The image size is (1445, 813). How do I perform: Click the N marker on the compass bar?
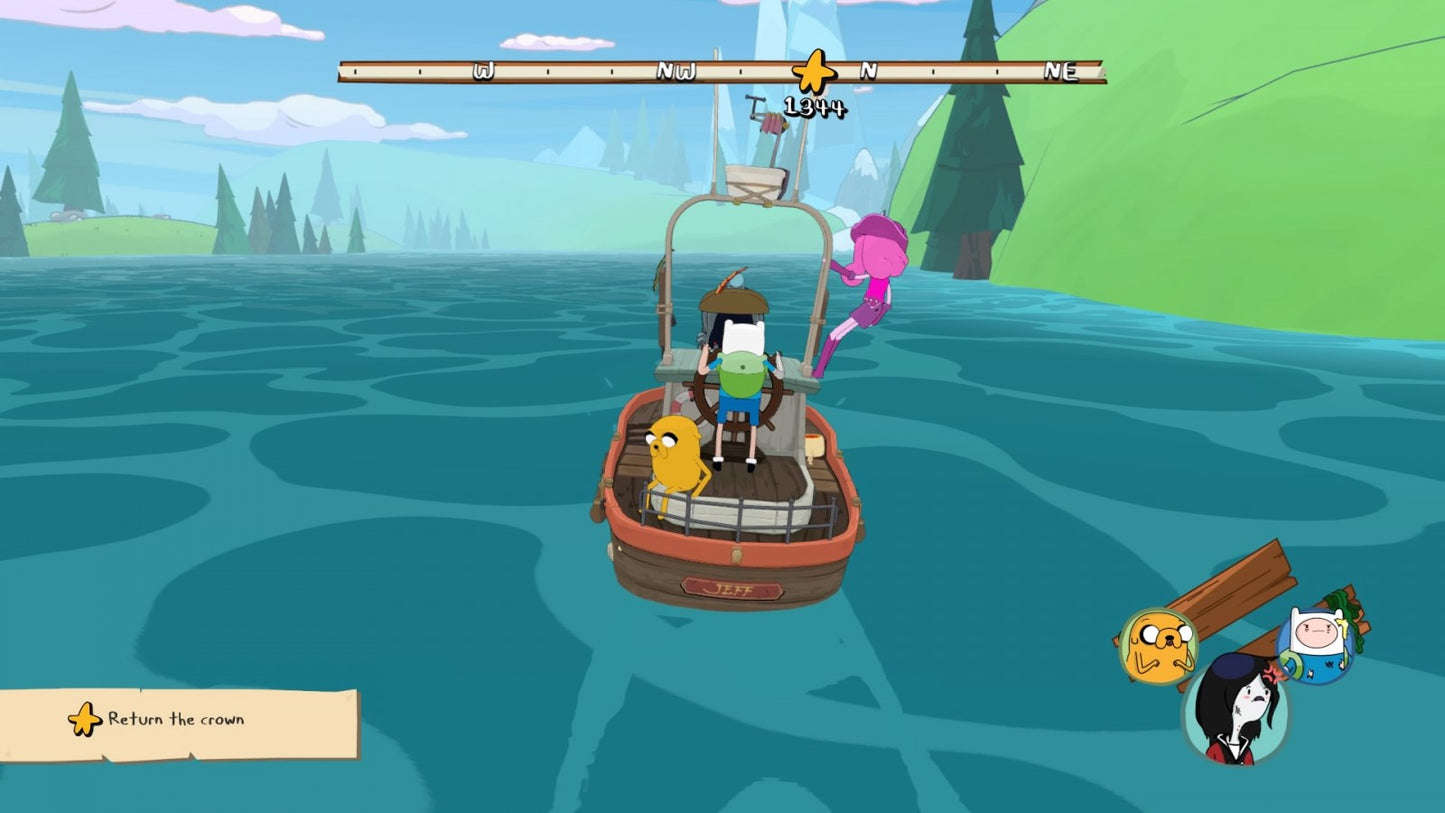pos(868,70)
